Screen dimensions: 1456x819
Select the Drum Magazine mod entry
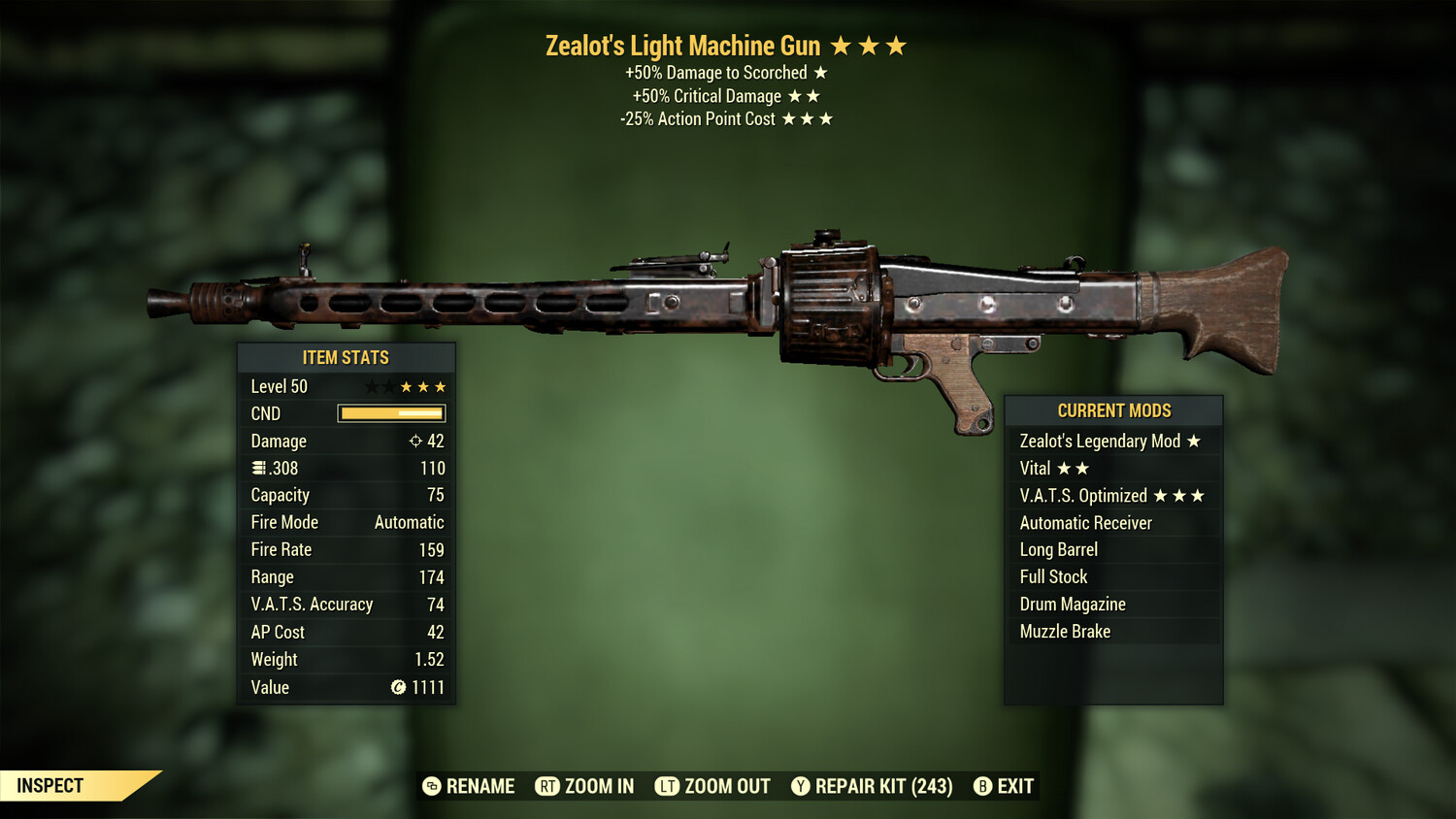1072,604
